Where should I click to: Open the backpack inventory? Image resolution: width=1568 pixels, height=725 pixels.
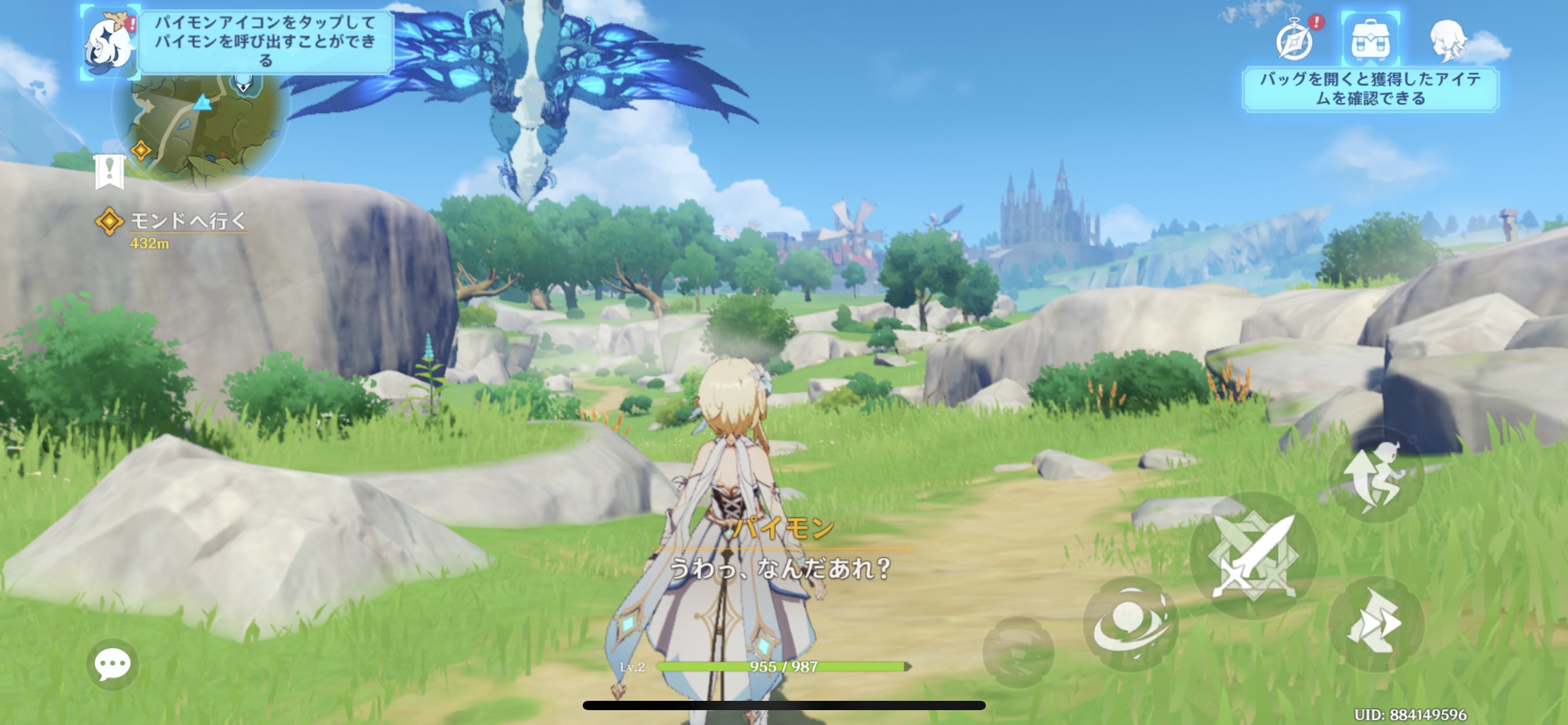[x=1370, y=40]
